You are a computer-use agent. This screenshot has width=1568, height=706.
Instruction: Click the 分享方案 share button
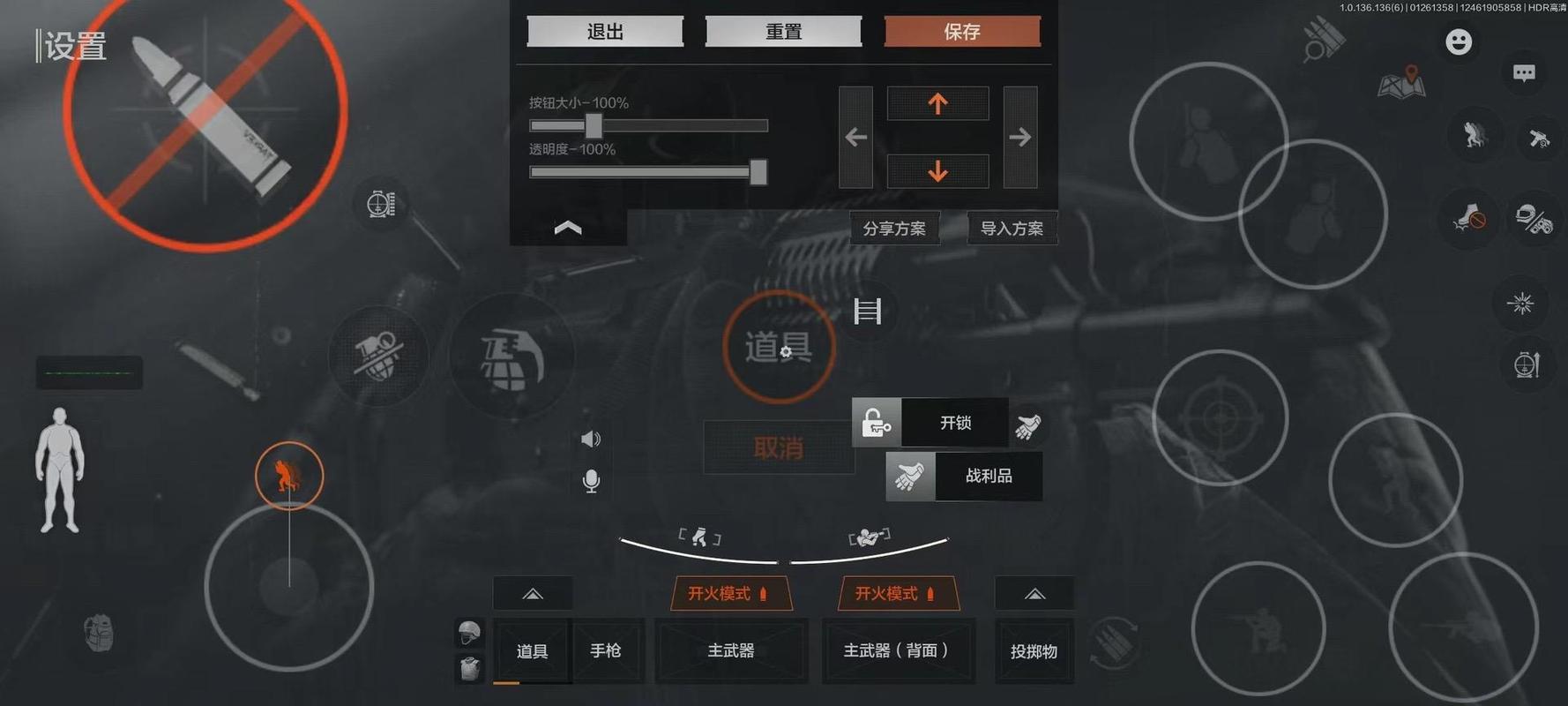[x=893, y=228]
